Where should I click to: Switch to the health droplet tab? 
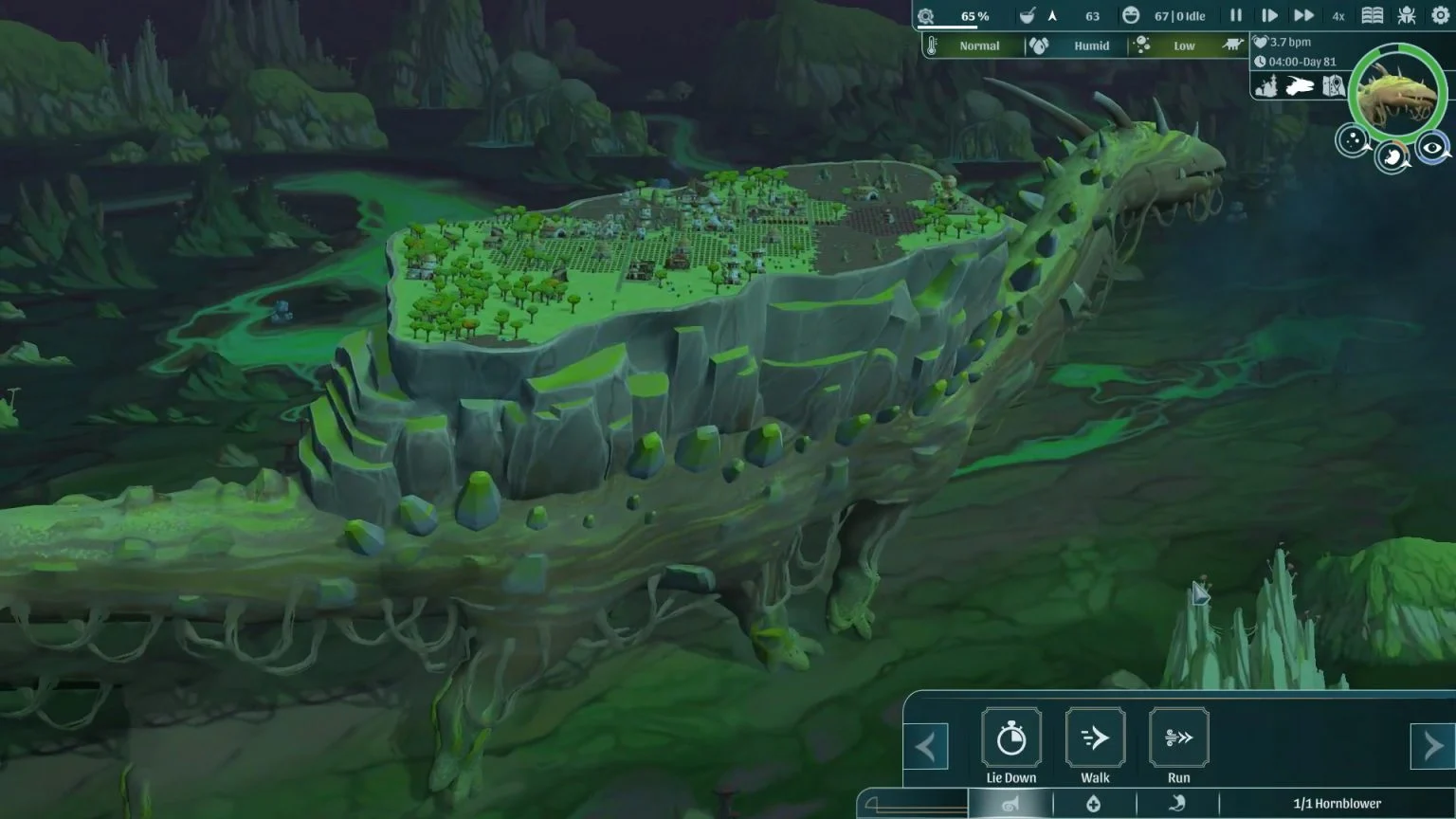(x=1095, y=803)
